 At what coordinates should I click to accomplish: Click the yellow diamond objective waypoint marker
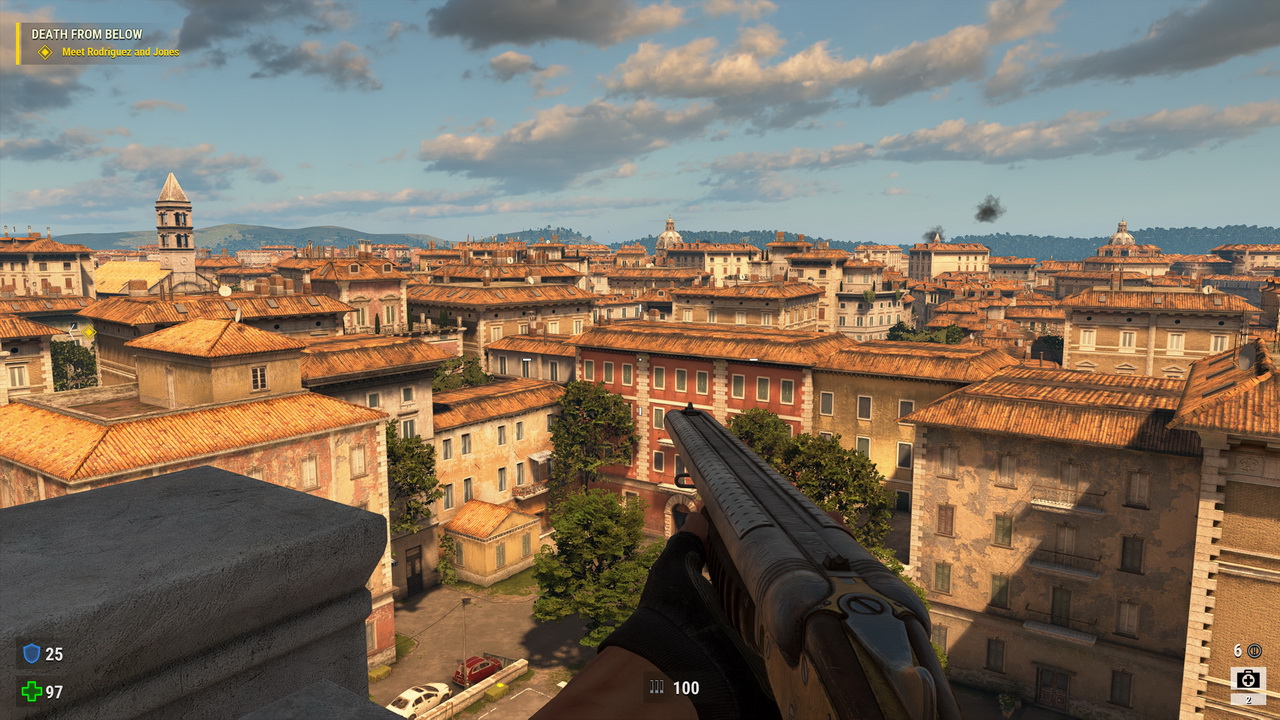(x=88, y=331)
